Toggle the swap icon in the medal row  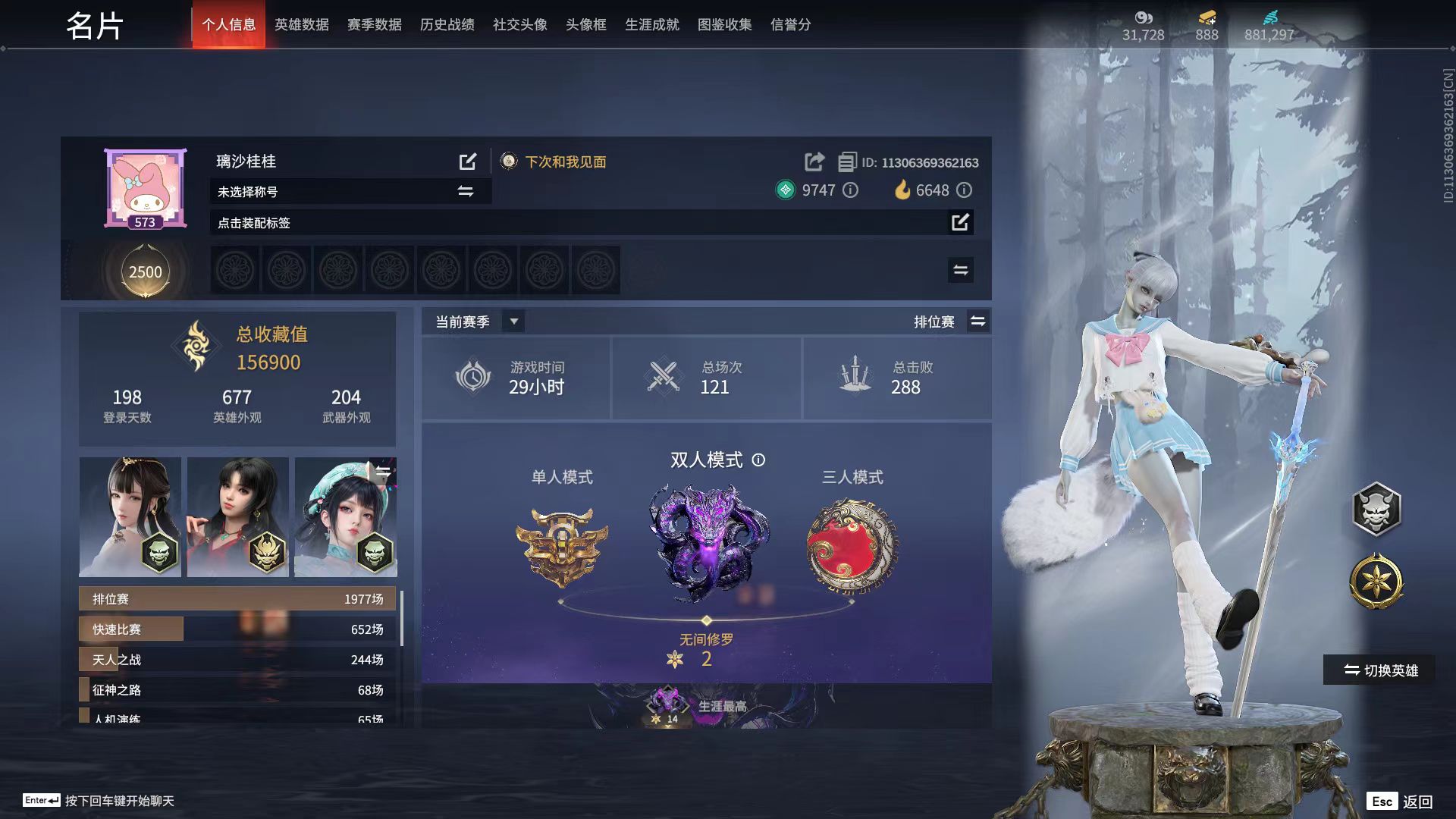pyautogui.click(x=959, y=270)
